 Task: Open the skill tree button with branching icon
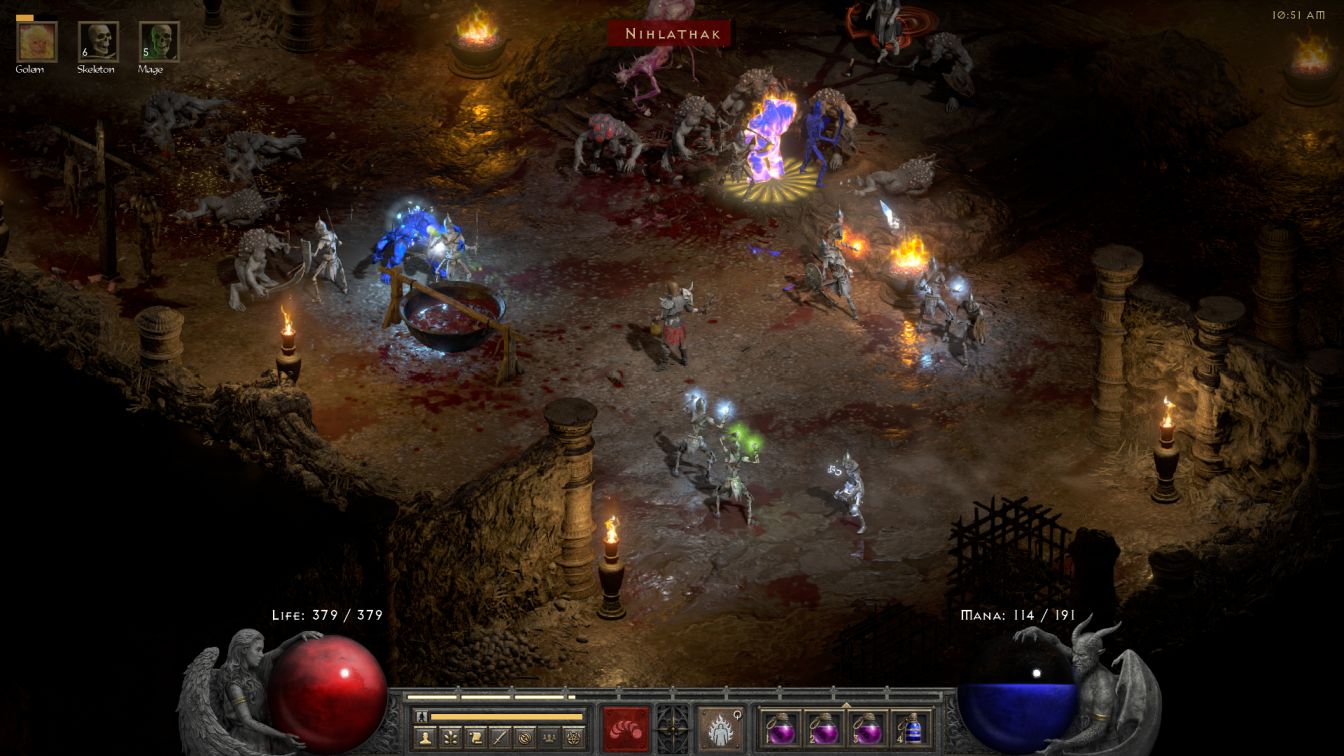point(451,738)
